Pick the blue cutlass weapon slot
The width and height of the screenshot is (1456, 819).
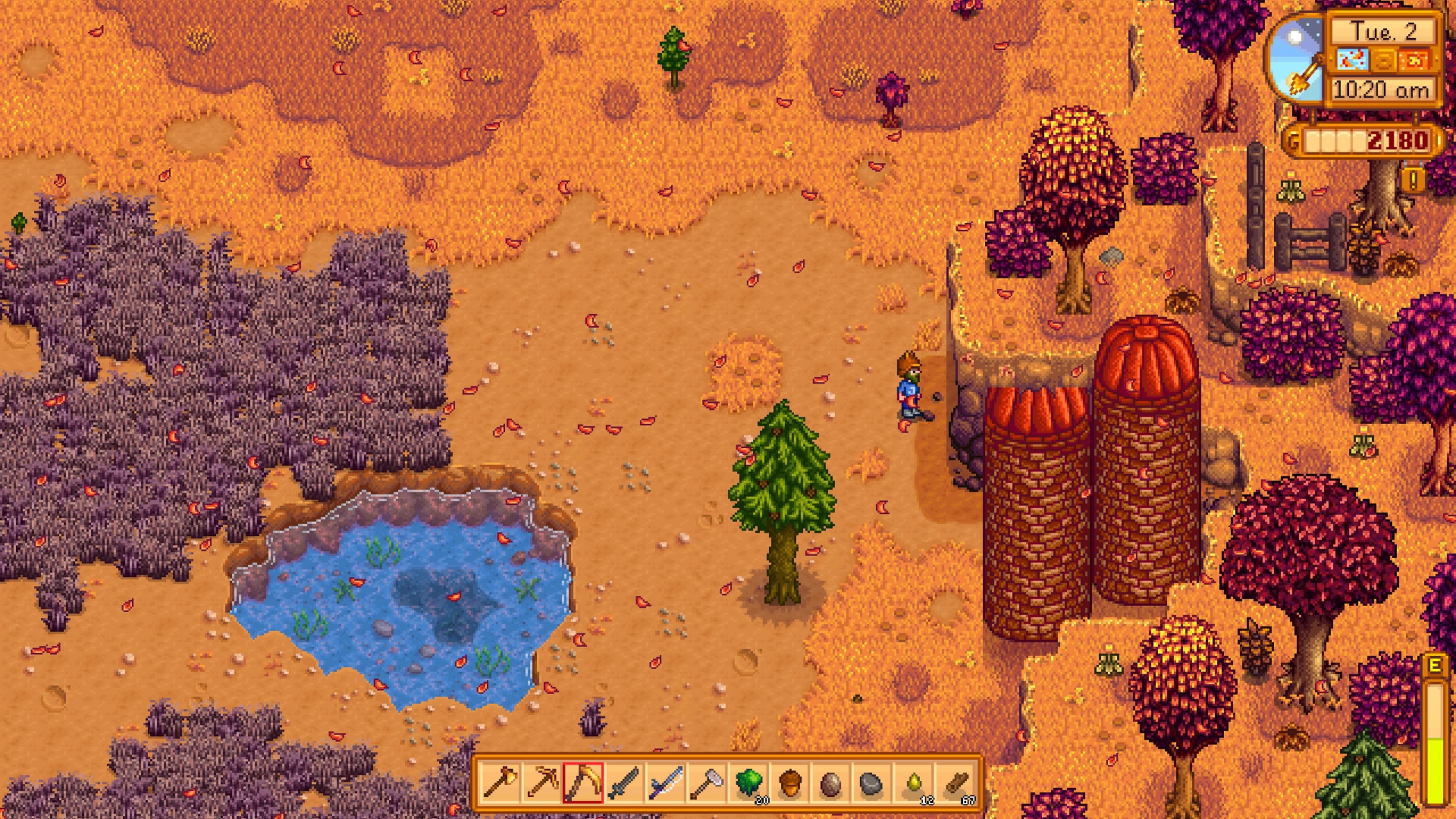665,783
